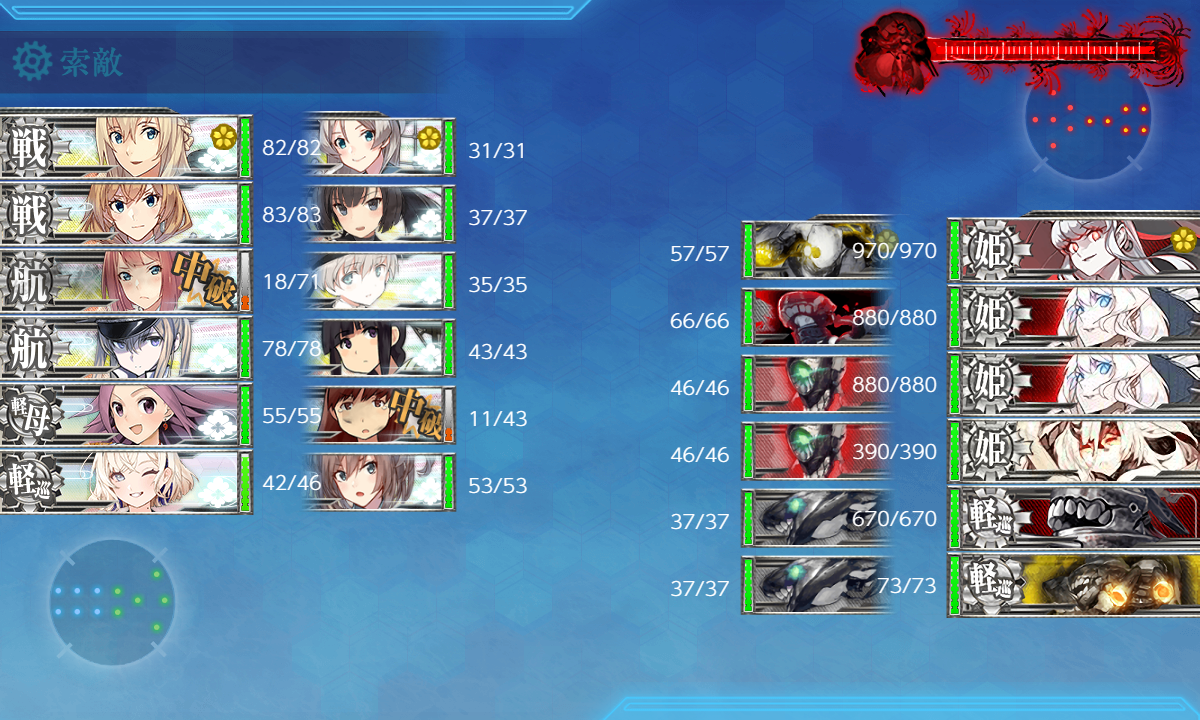The image size is (1200, 720).
Task: Click the enemy fleet formation radar
Action: click(1088, 118)
